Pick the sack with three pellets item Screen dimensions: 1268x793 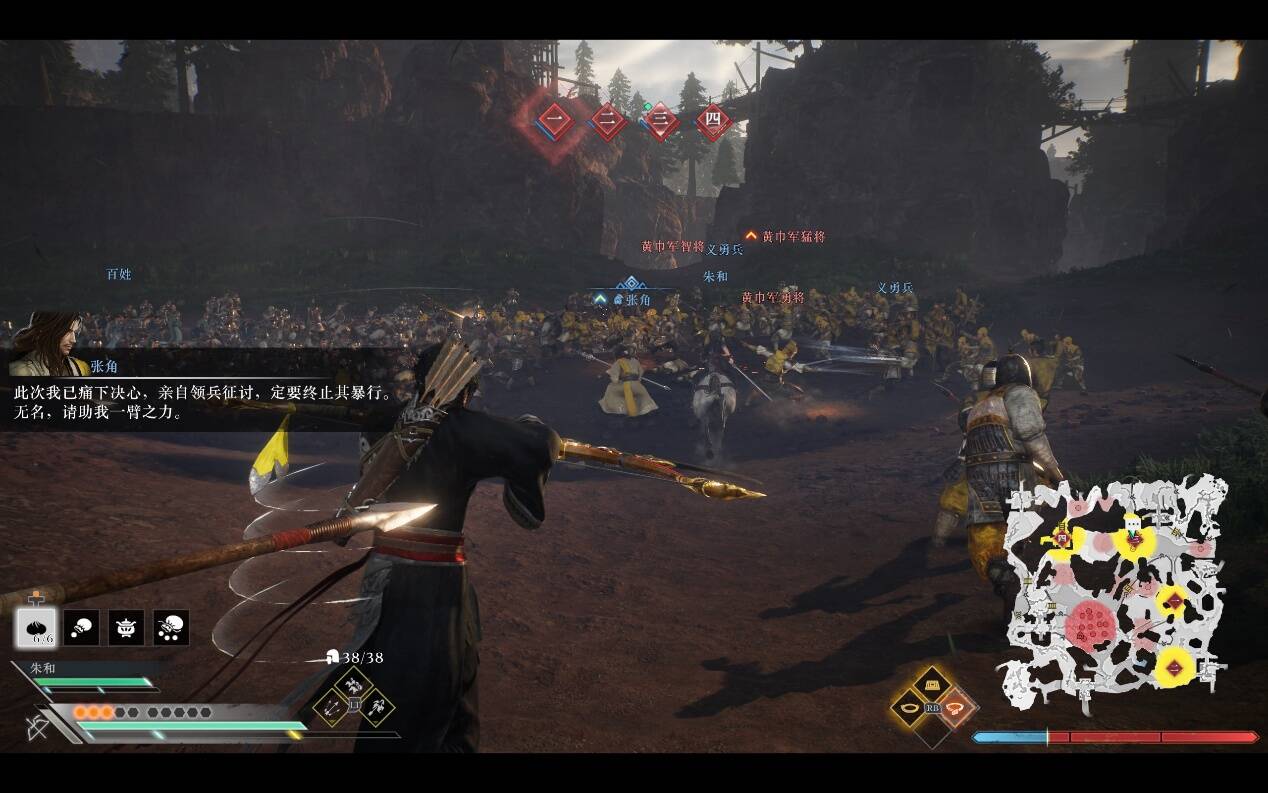[171, 628]
